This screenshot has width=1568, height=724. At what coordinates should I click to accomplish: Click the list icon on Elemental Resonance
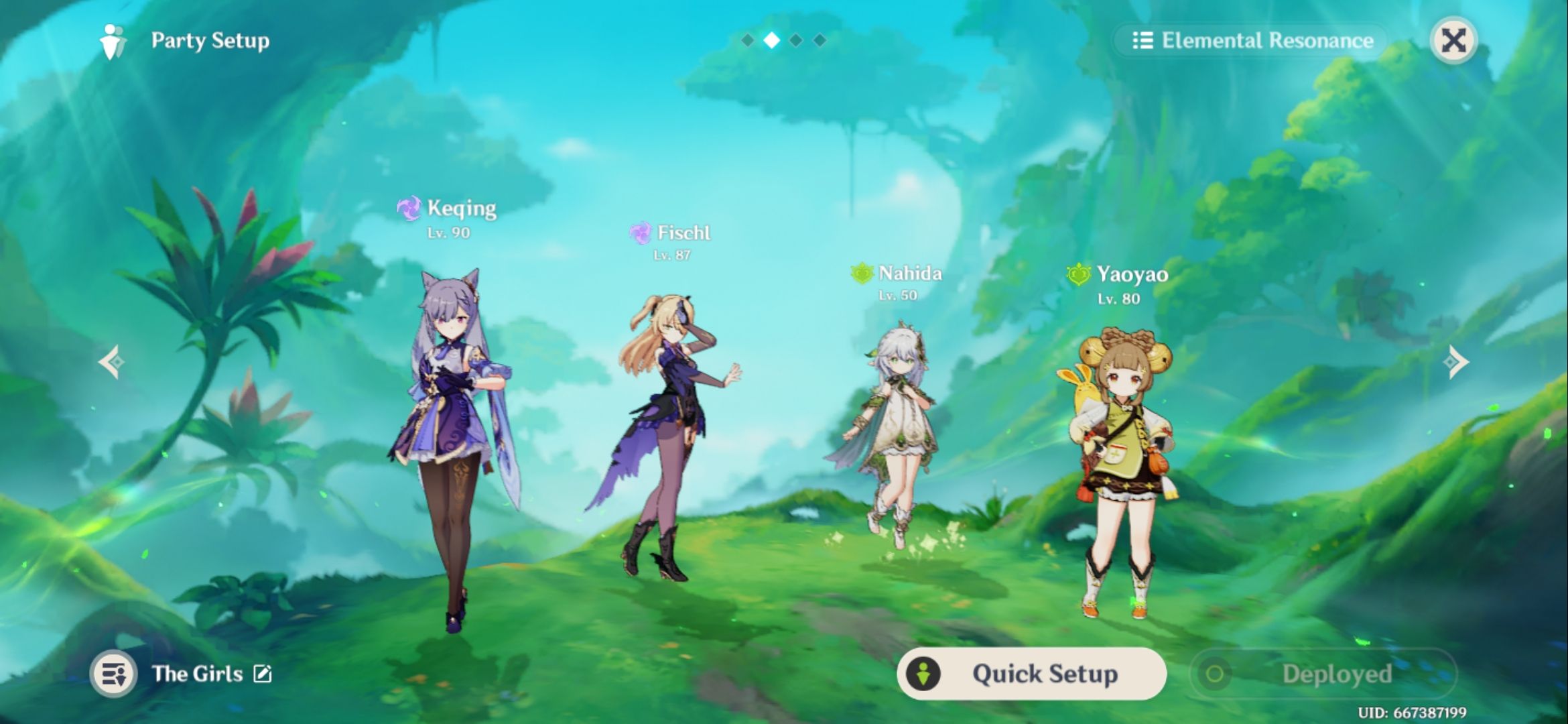[x=1143, y=40]
